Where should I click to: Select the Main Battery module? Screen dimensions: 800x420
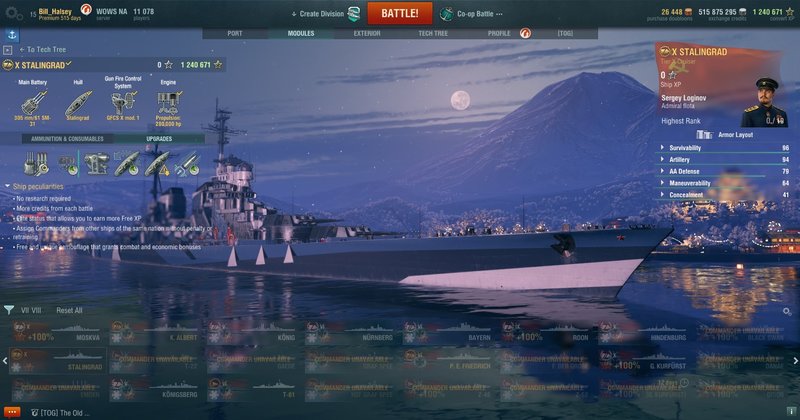tap(34, 105)
